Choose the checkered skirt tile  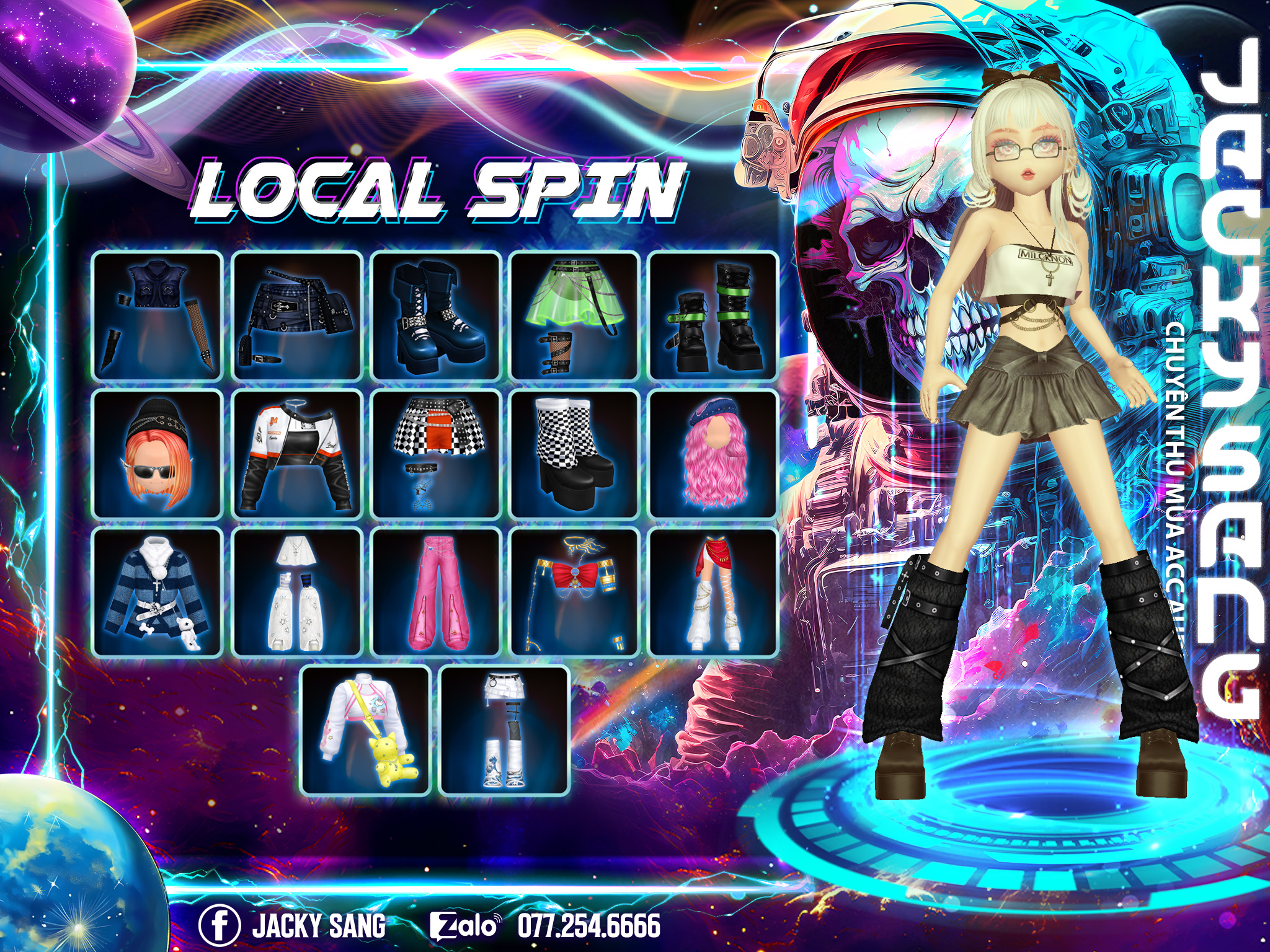point(436,454)
